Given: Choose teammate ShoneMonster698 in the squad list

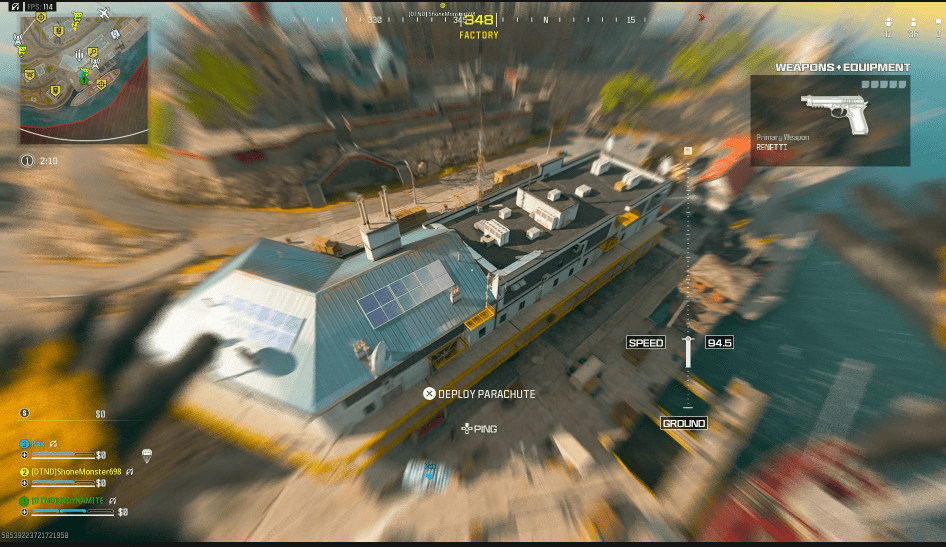Looking at the screenshot, I should (75, 471).
